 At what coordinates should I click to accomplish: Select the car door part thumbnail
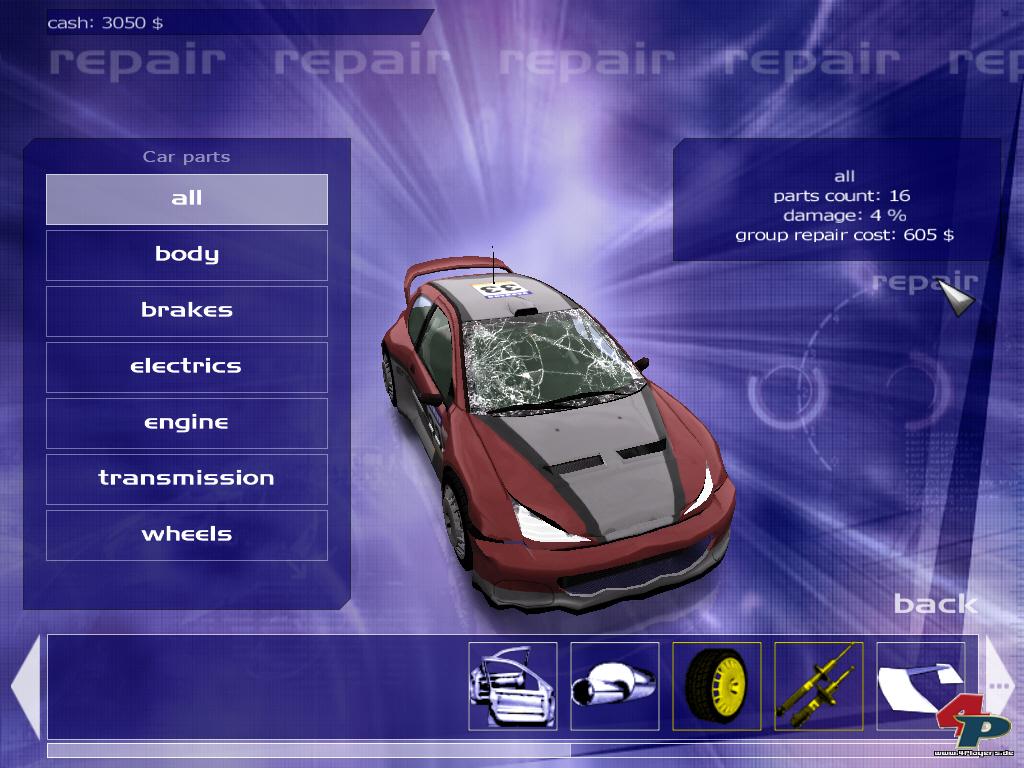click(513, 686)
